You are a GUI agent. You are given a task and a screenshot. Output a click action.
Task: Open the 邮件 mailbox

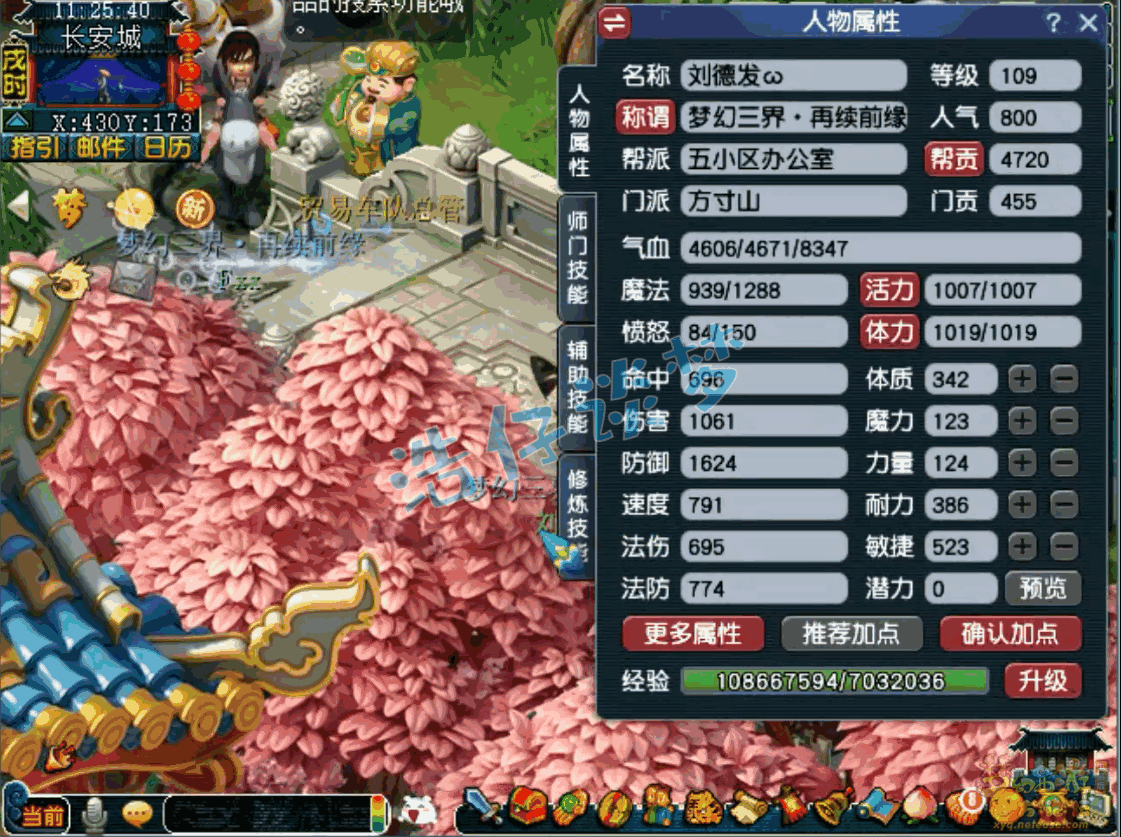[x=100, y=148]
